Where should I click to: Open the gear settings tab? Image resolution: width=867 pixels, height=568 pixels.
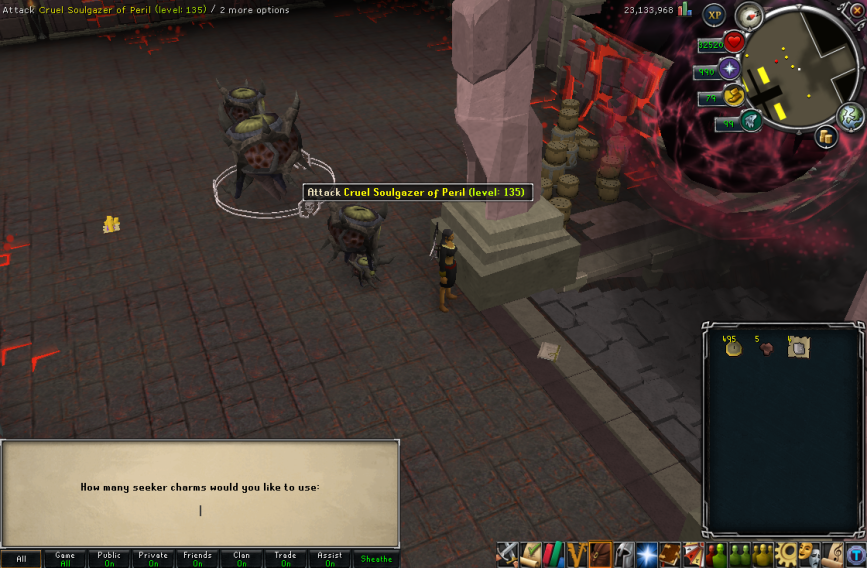coord(787,554)
